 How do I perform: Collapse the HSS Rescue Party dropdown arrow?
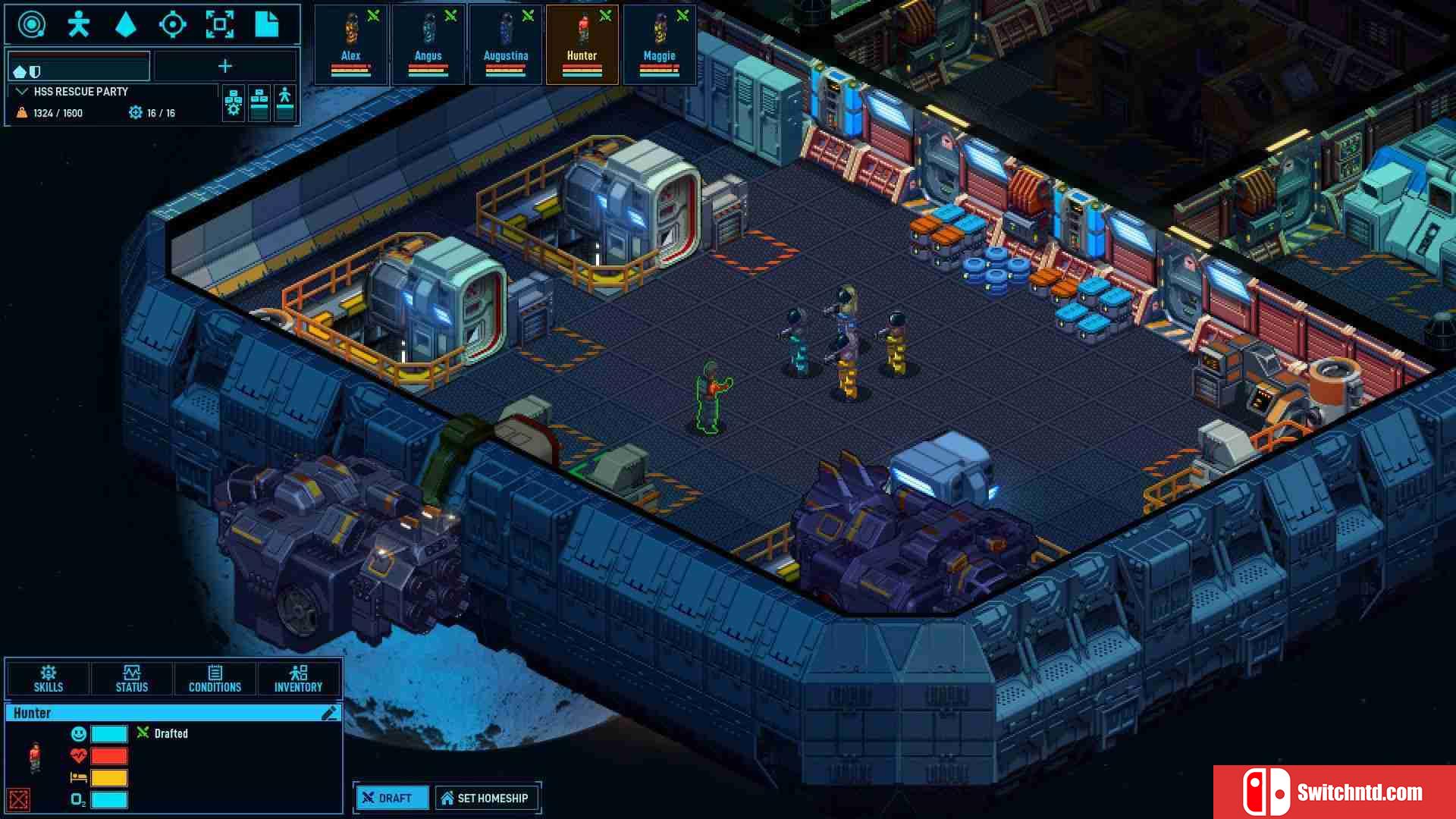click(22, 92)
